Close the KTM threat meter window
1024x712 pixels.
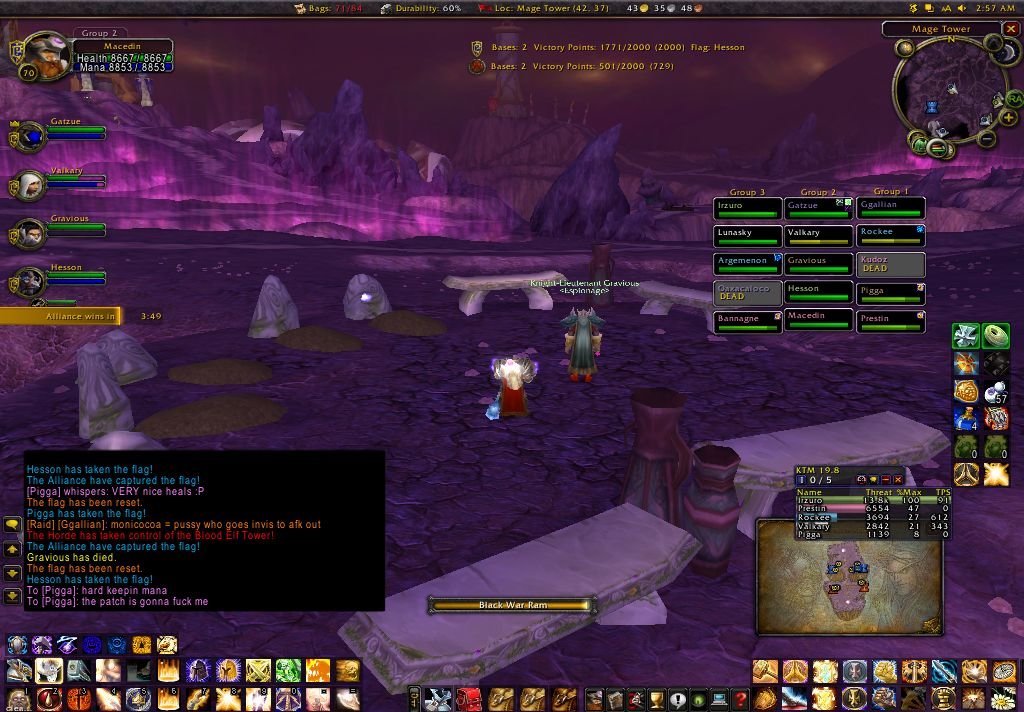point(898,480)
